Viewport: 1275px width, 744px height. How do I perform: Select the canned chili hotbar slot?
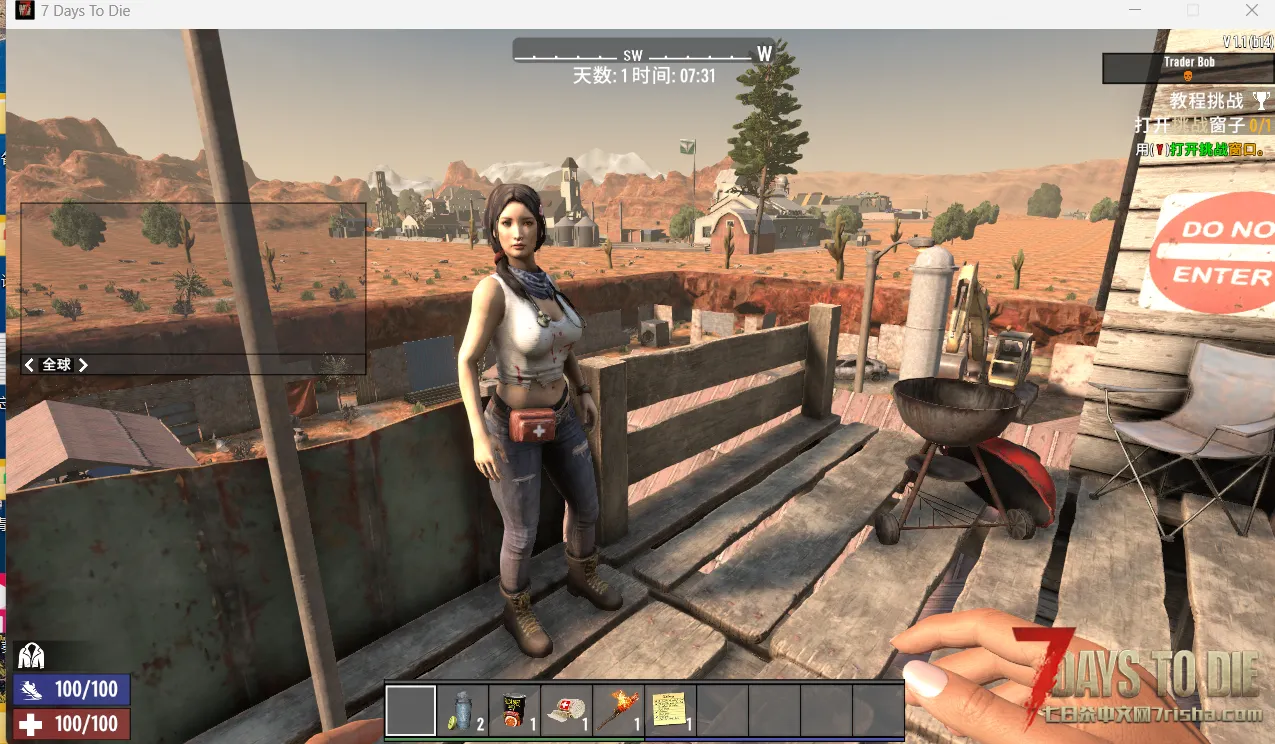click(x=515, y=710)
